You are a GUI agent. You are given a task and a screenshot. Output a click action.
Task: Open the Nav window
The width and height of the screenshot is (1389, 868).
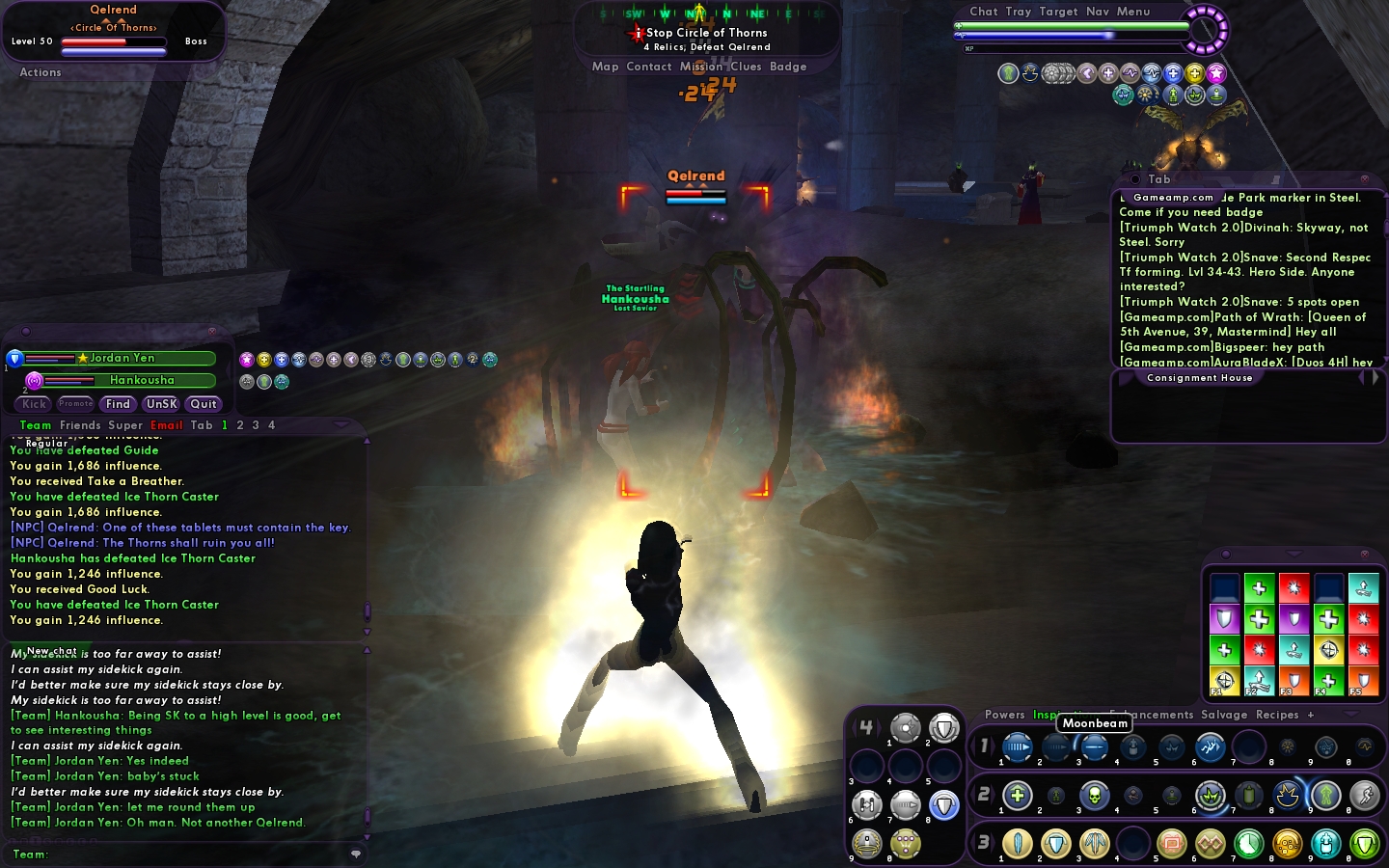[x=1097, y=12]
